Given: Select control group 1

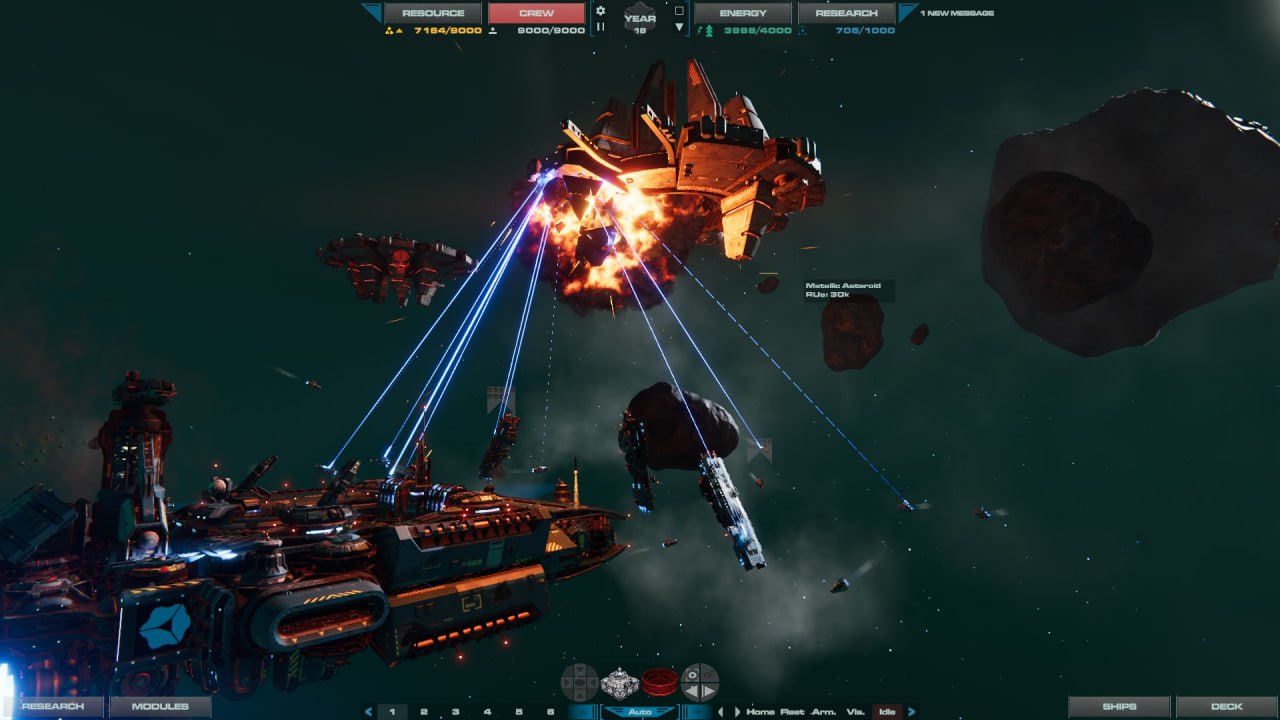Looking at the screenshot, I should coord(392,712).
